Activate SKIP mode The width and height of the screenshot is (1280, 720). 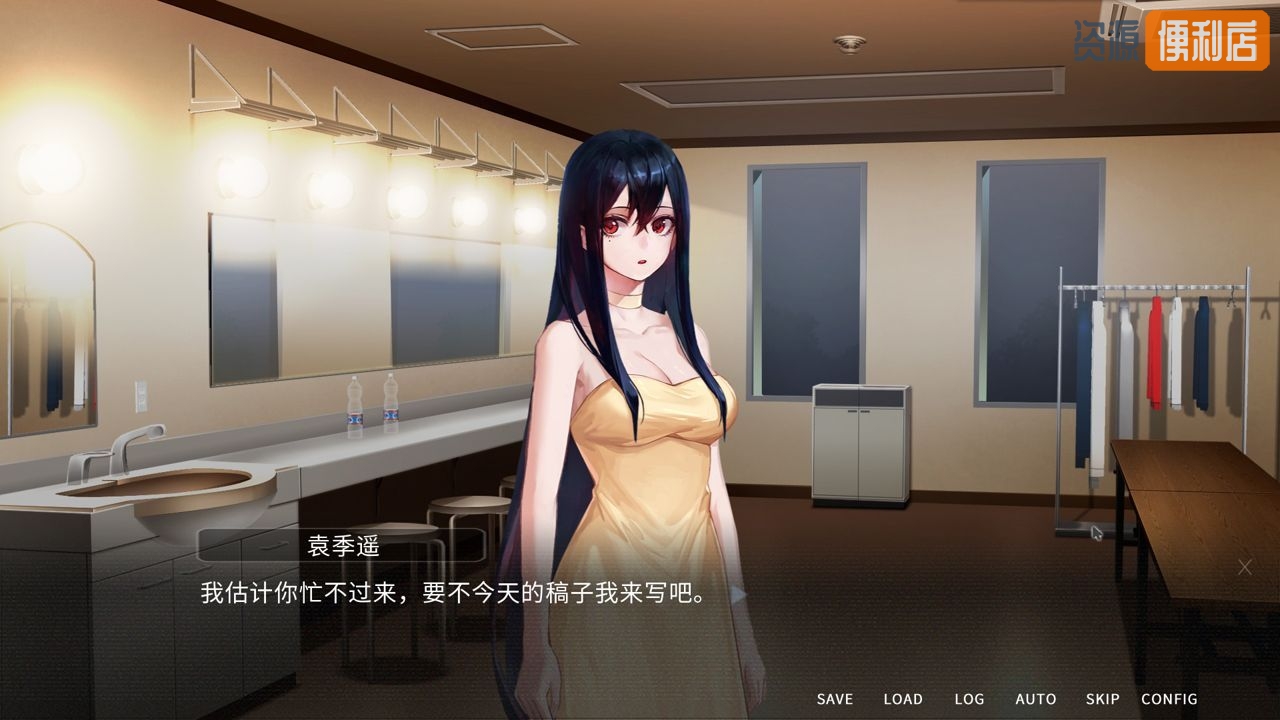[1102, 699]
